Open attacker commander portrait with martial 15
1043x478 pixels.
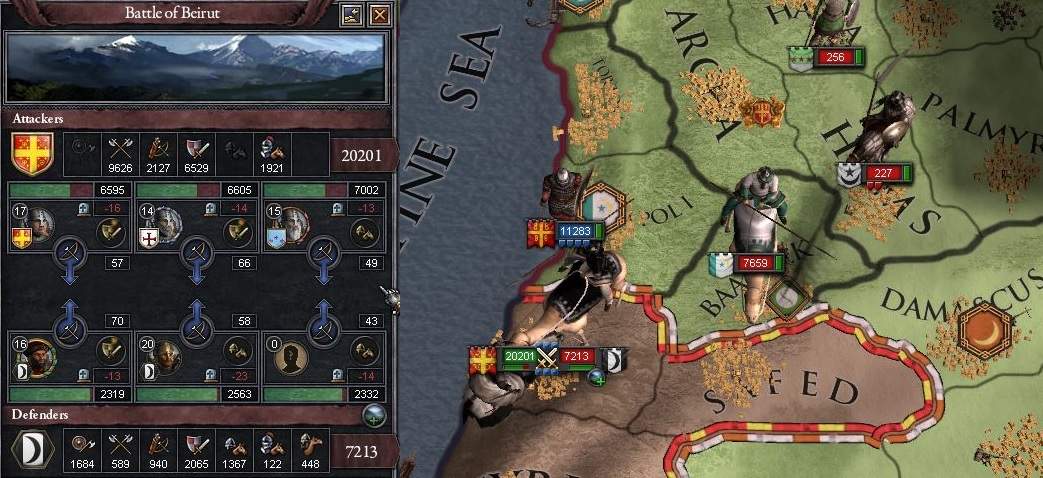(x=294, y=224)
